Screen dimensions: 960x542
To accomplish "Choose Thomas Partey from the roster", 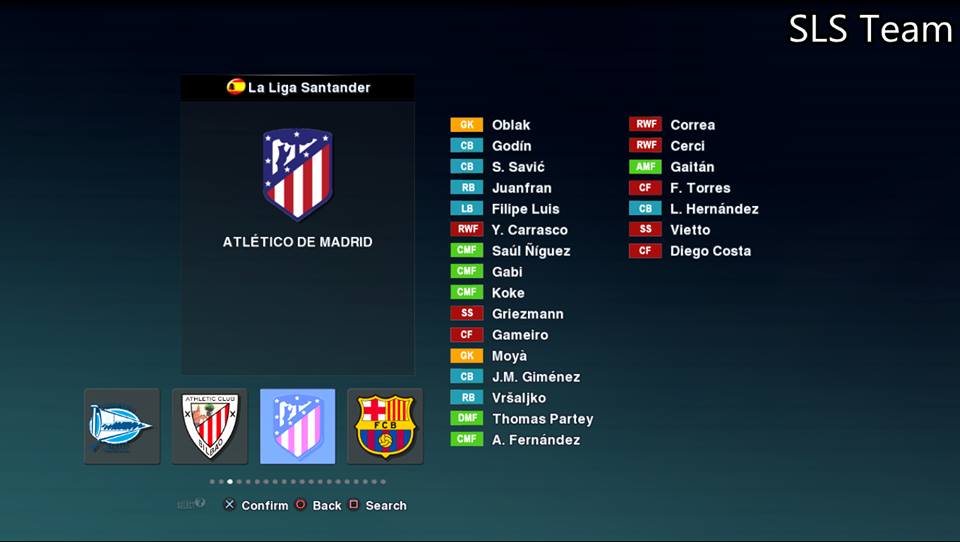I will (542, 419).
